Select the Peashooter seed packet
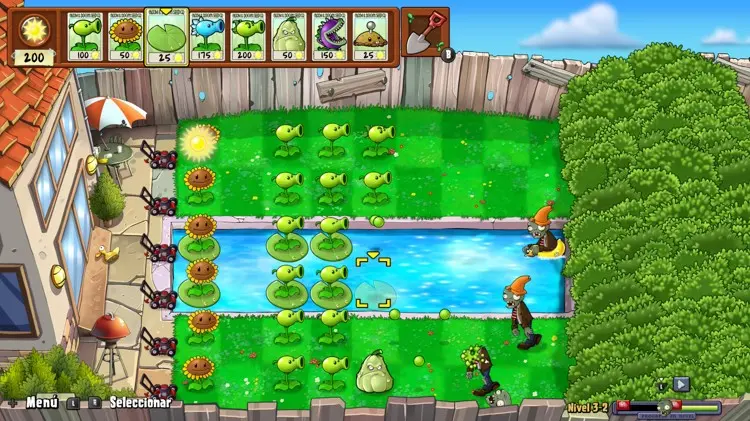The height and width of the screenshot is (421, 750). (86, 37)
